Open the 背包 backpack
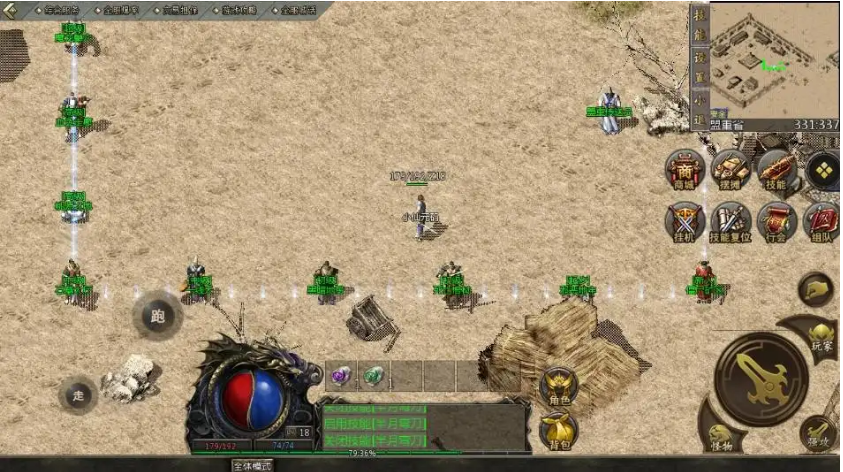 point(558,431)
